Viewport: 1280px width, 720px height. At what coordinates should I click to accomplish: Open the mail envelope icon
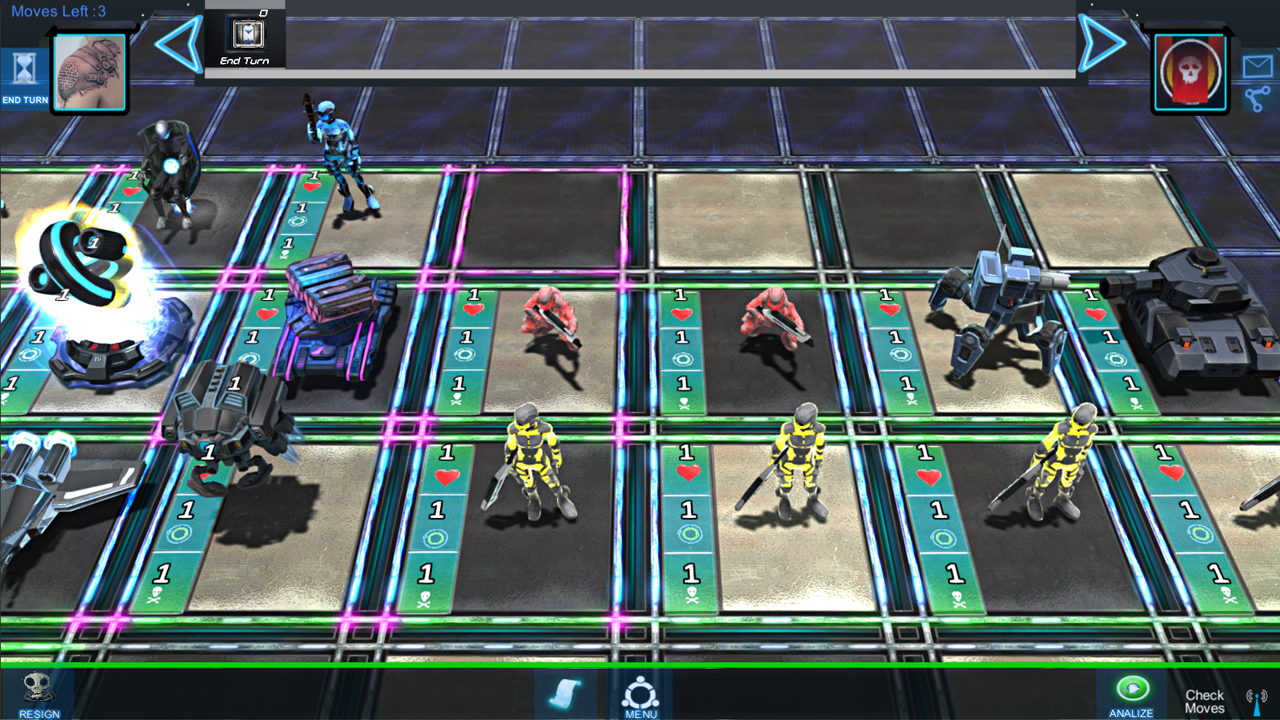(1260, 68)
